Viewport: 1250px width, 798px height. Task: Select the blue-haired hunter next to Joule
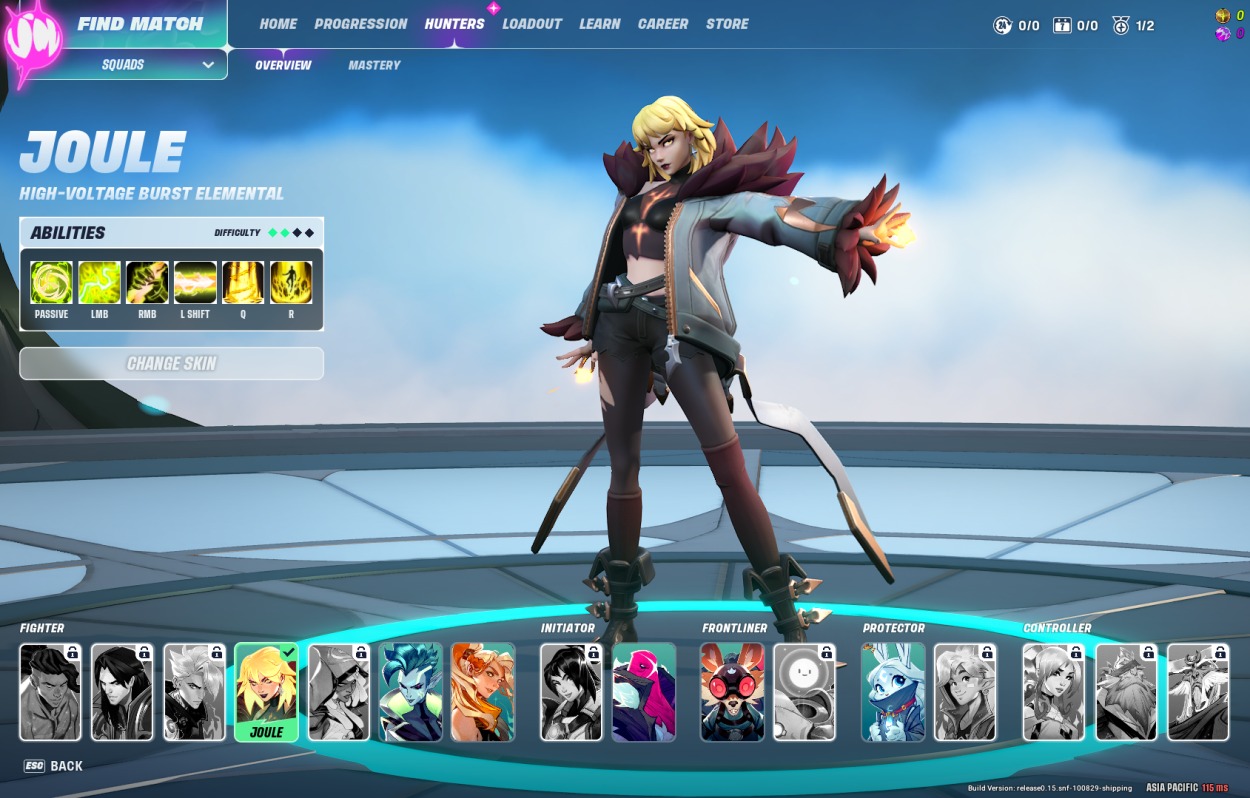[411, 691]
